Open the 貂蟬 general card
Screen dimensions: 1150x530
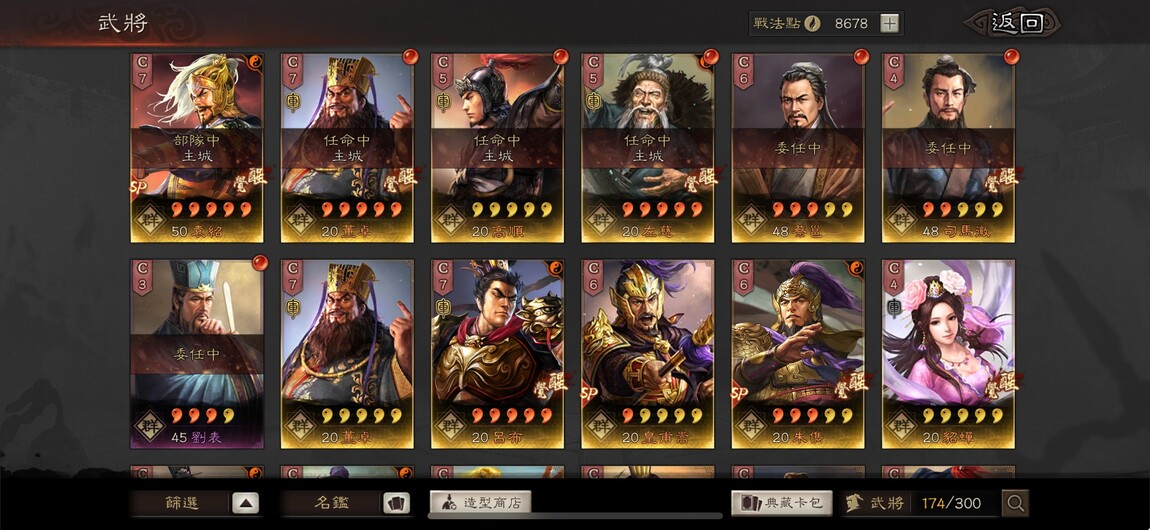947,353
